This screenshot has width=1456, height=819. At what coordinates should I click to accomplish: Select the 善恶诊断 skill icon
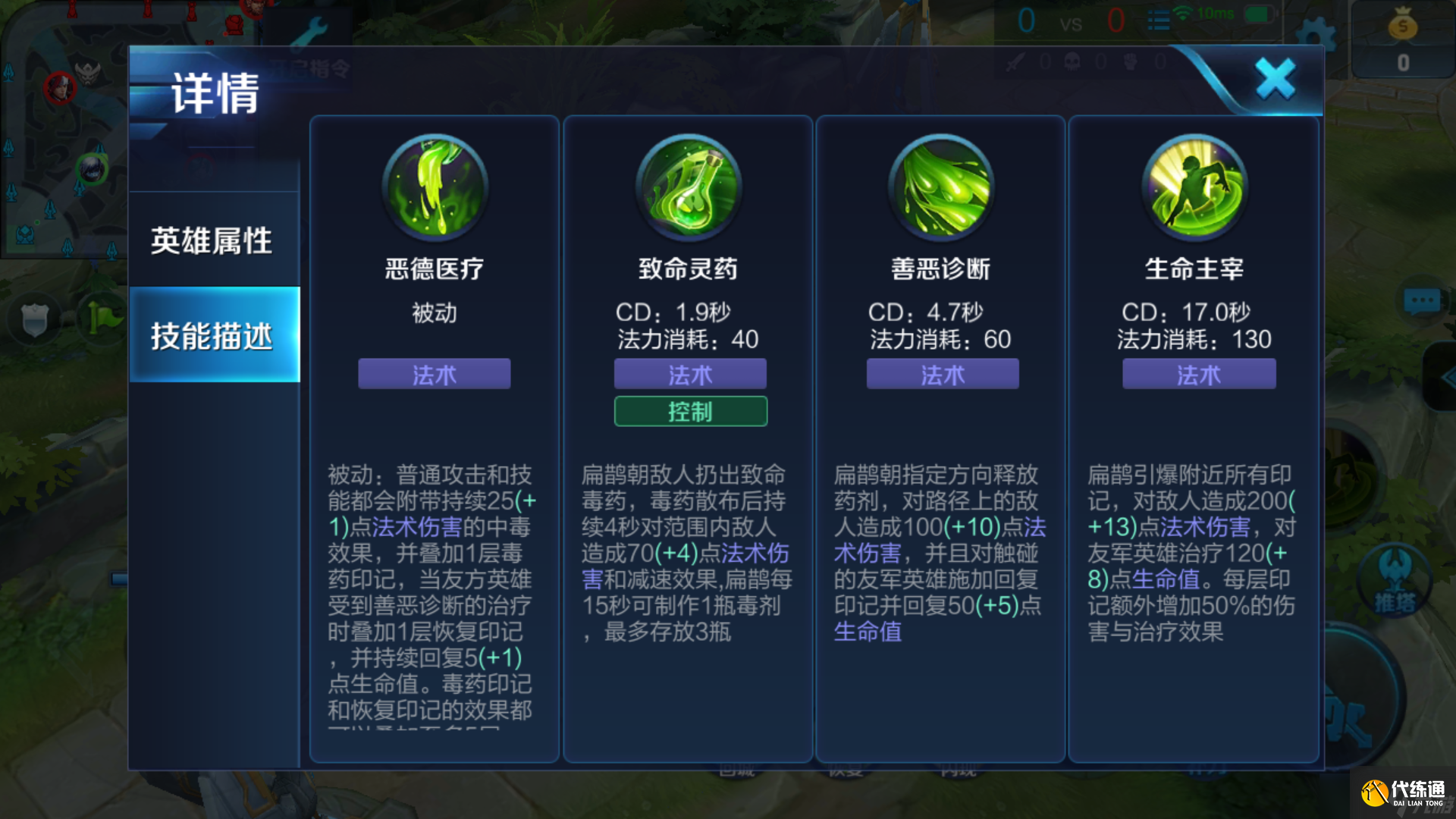[940, 188]
